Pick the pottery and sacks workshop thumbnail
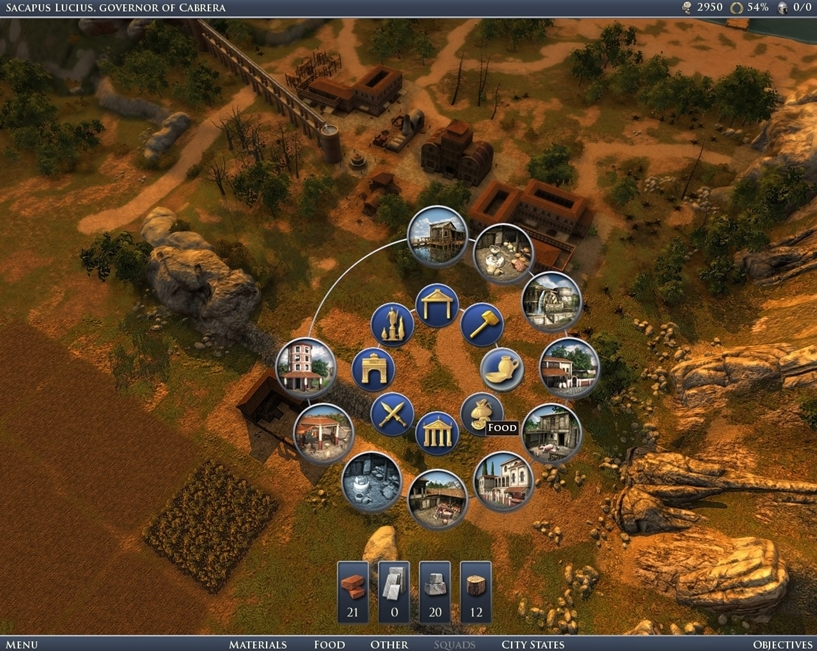 [x=502, y=254]
